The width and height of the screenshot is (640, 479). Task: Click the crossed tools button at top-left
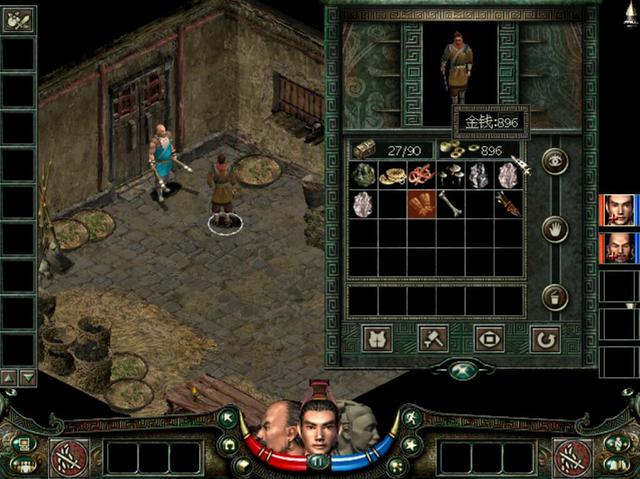[x=18, y=19]
